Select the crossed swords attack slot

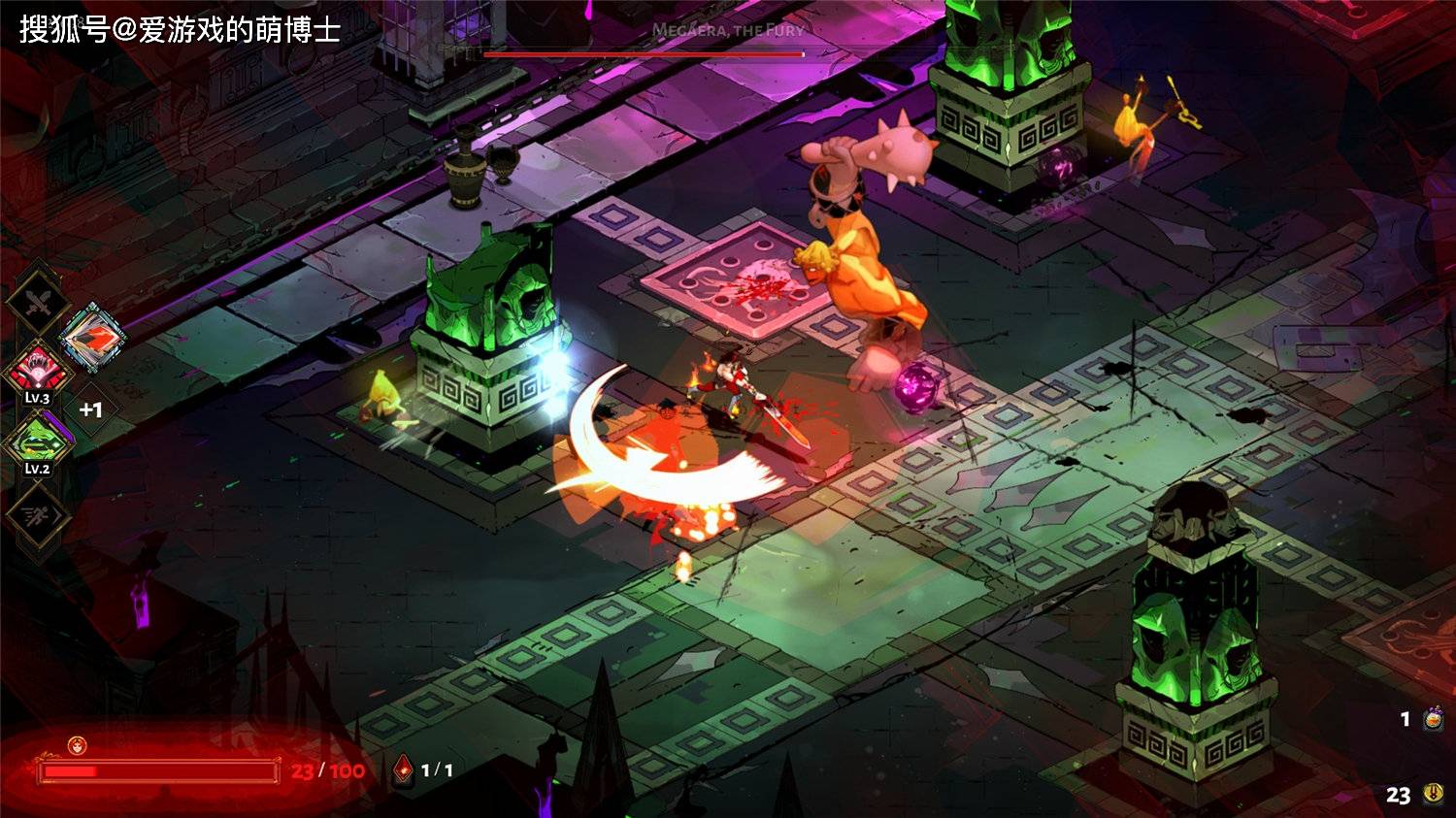(x=36, y=305)
